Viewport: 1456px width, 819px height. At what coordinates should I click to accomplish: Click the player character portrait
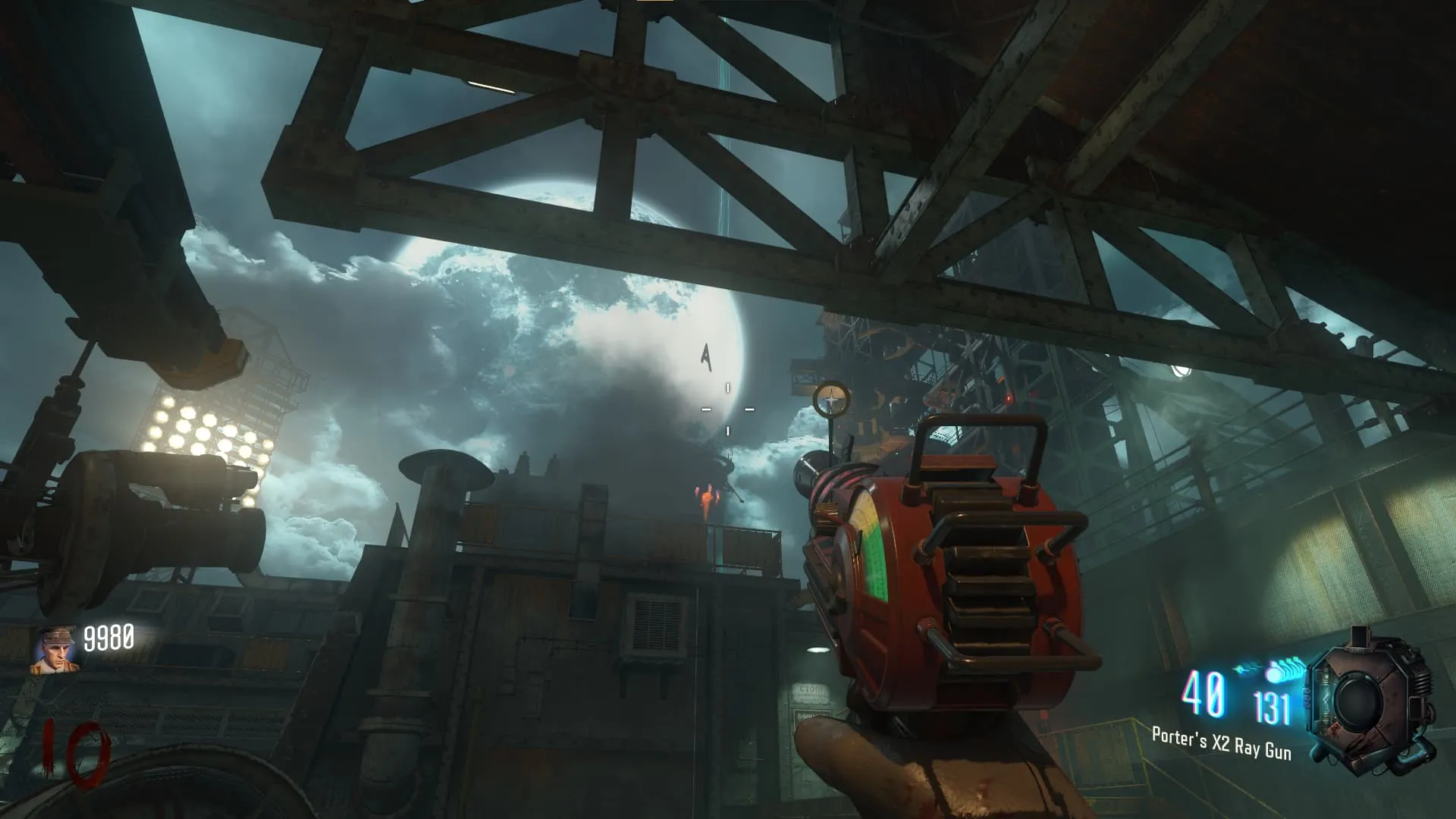(54, 650)
